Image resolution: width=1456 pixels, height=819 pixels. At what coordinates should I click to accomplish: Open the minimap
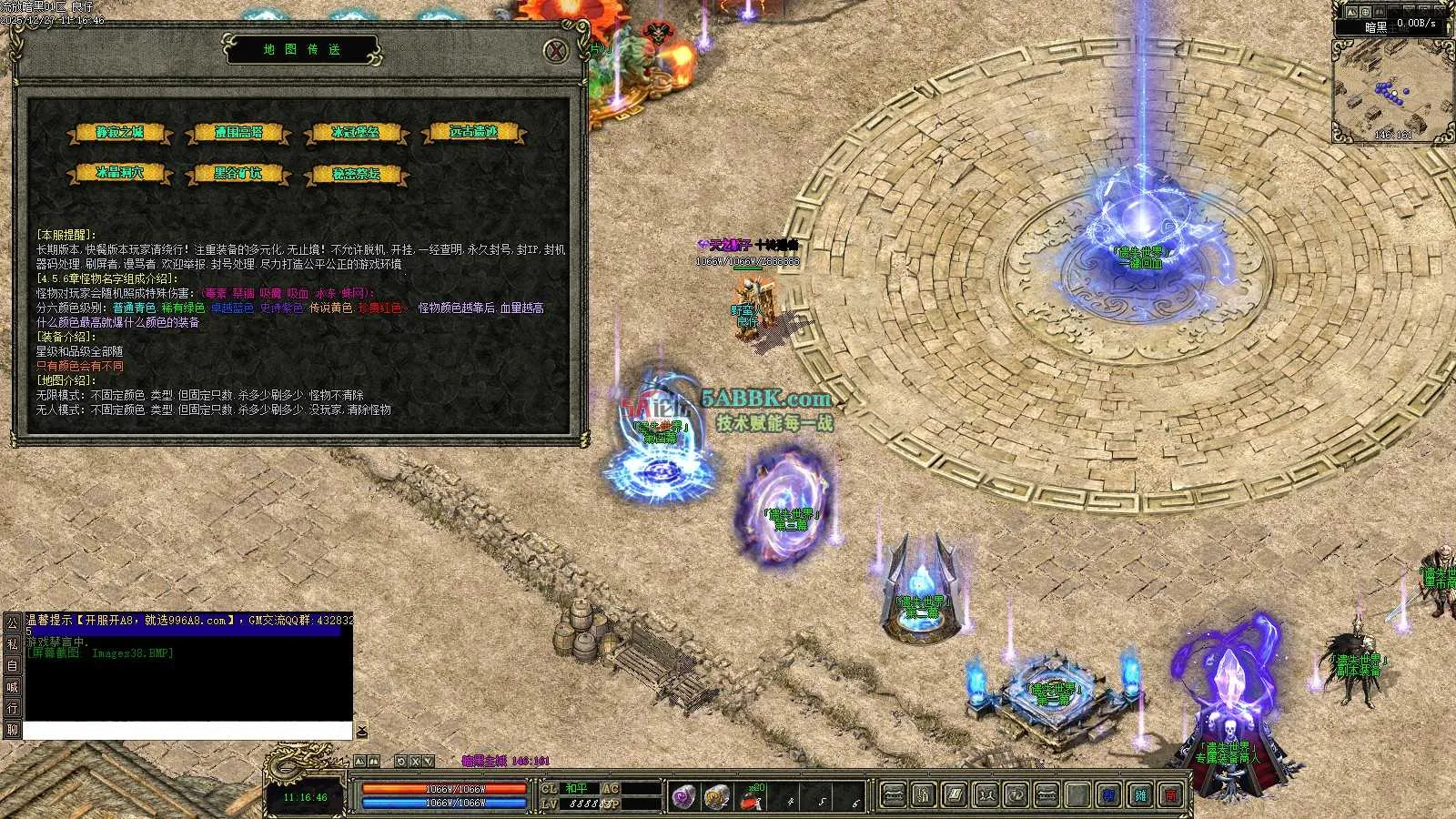click(1391, 90)
